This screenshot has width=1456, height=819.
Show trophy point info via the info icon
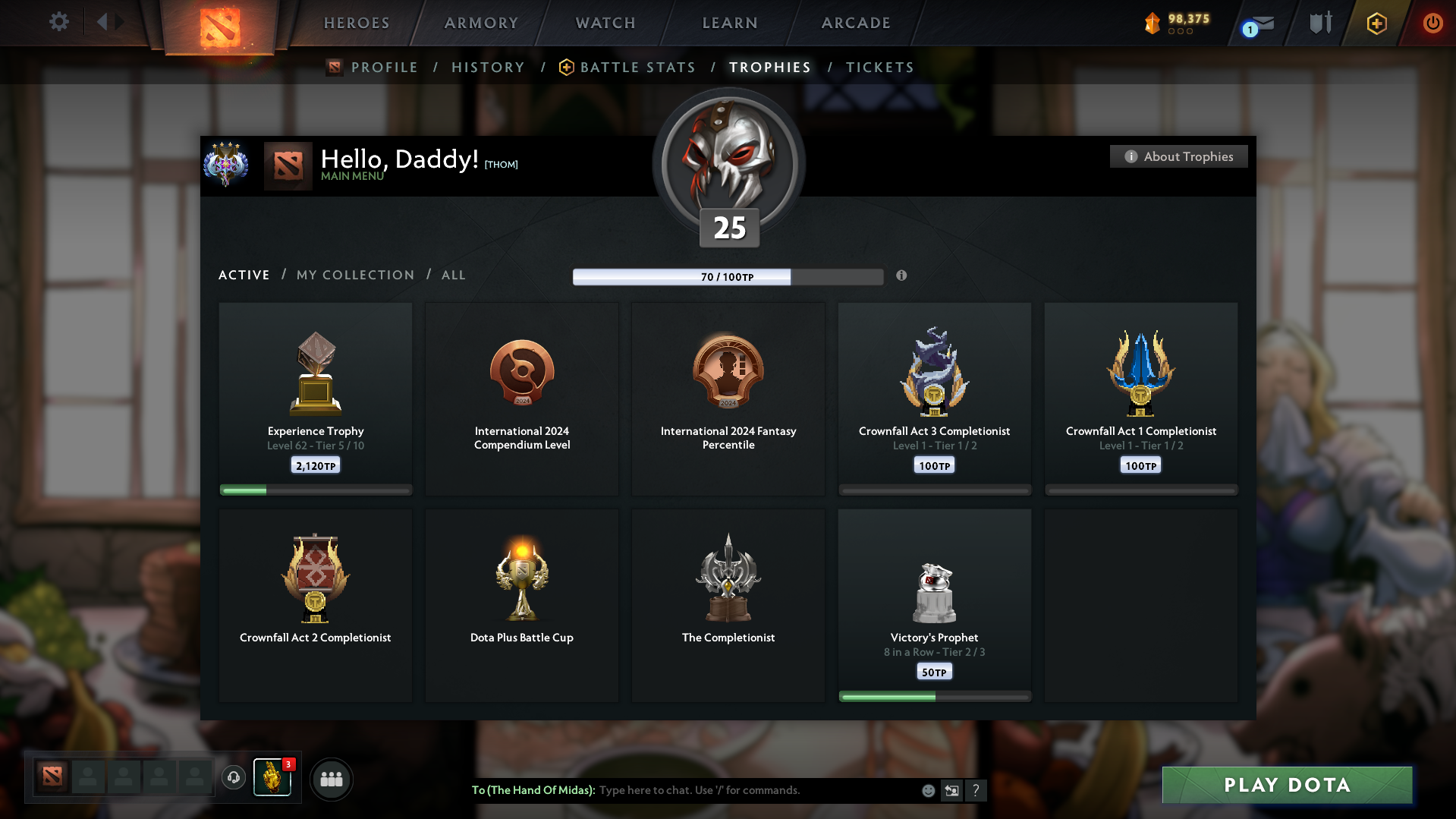click(902, 276)
